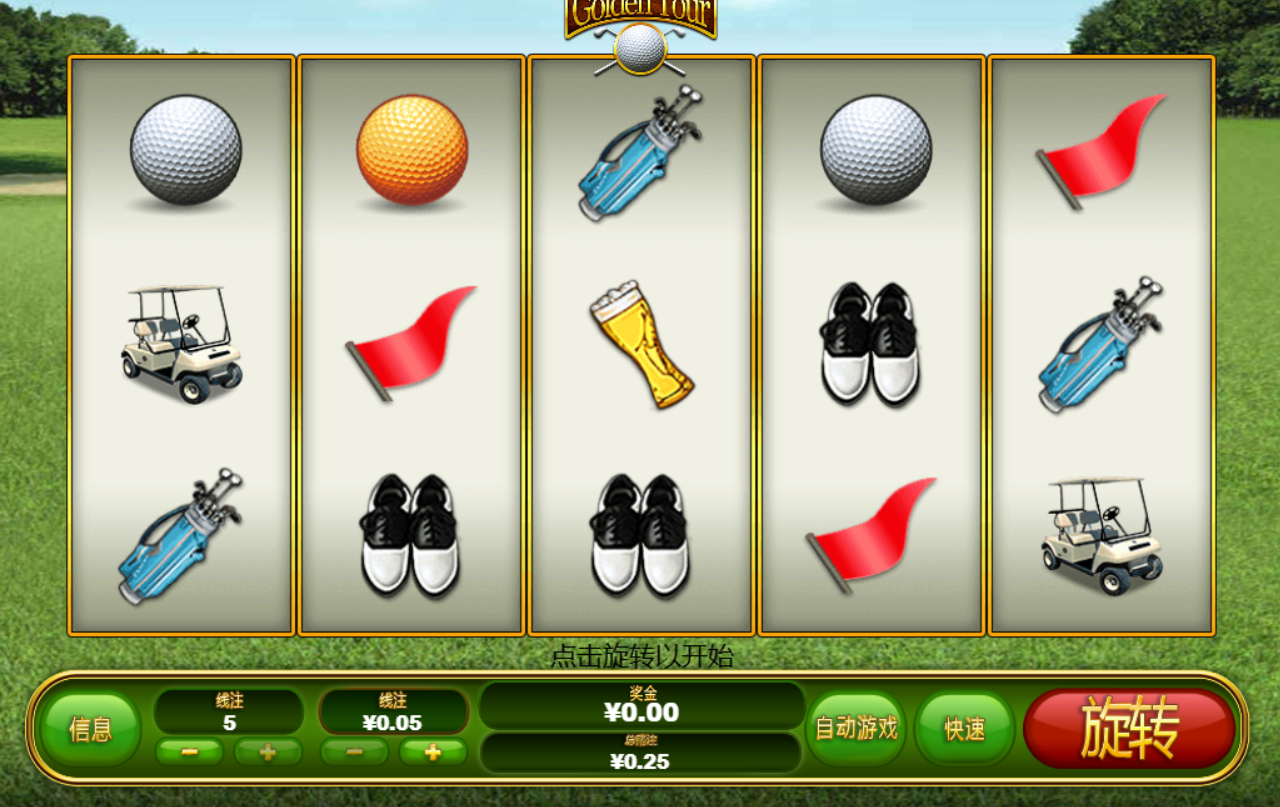This screenshot has height=807, width=1280.
Task: Decrease the line count below 5
Action: [189, 752]
